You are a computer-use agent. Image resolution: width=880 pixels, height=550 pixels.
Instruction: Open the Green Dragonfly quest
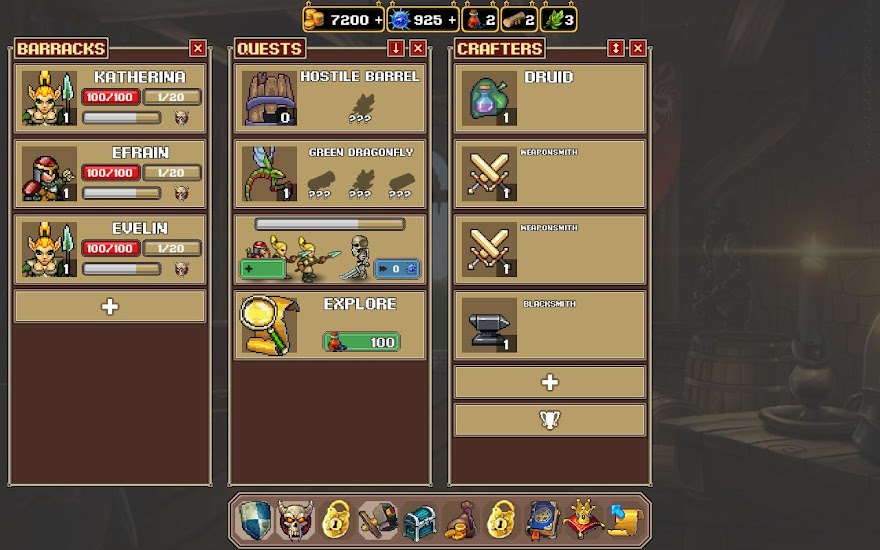point(330,174)
